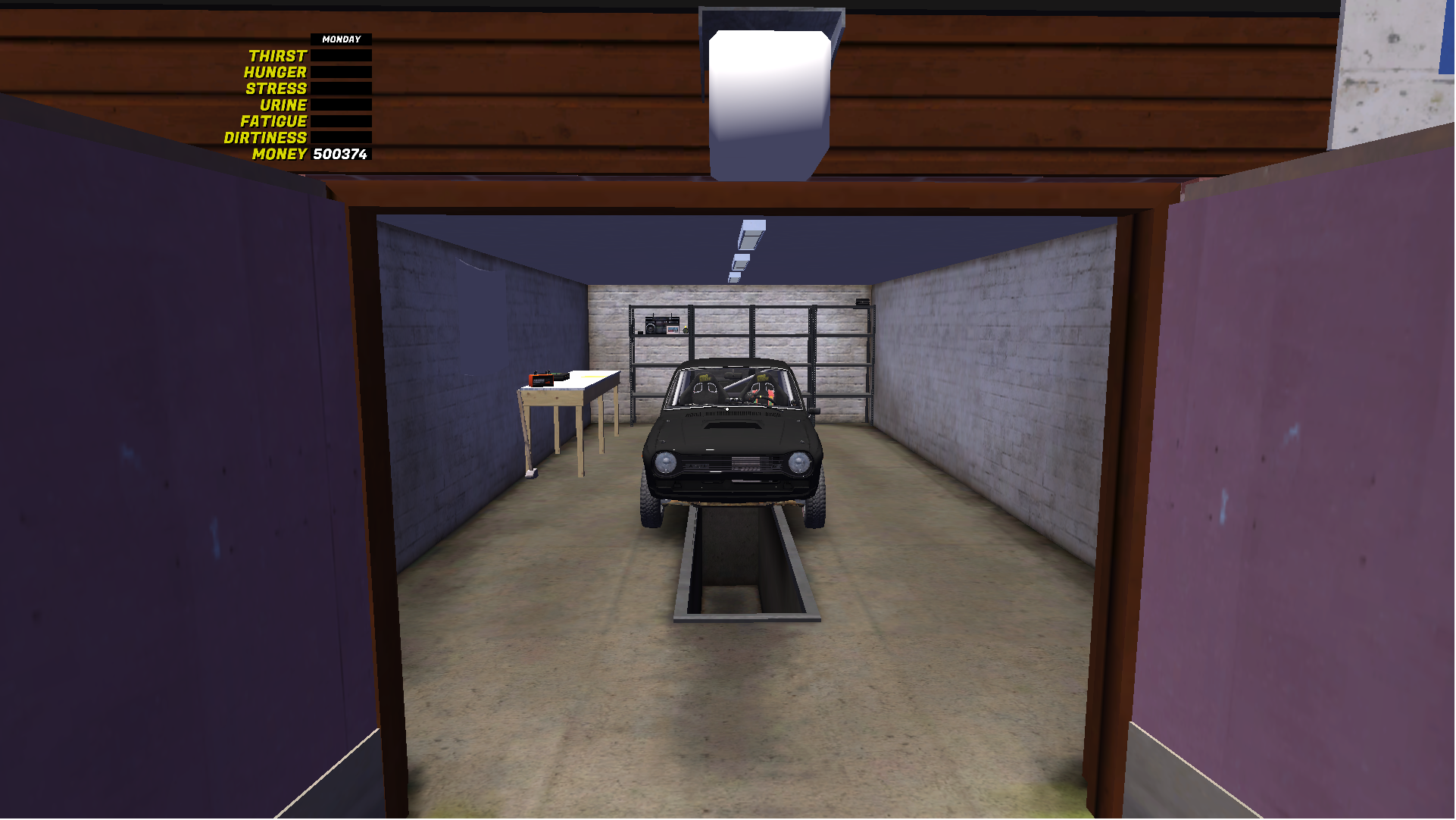
Task: Click the photograph on the metal shelf
Action: [x=673, y=330]
